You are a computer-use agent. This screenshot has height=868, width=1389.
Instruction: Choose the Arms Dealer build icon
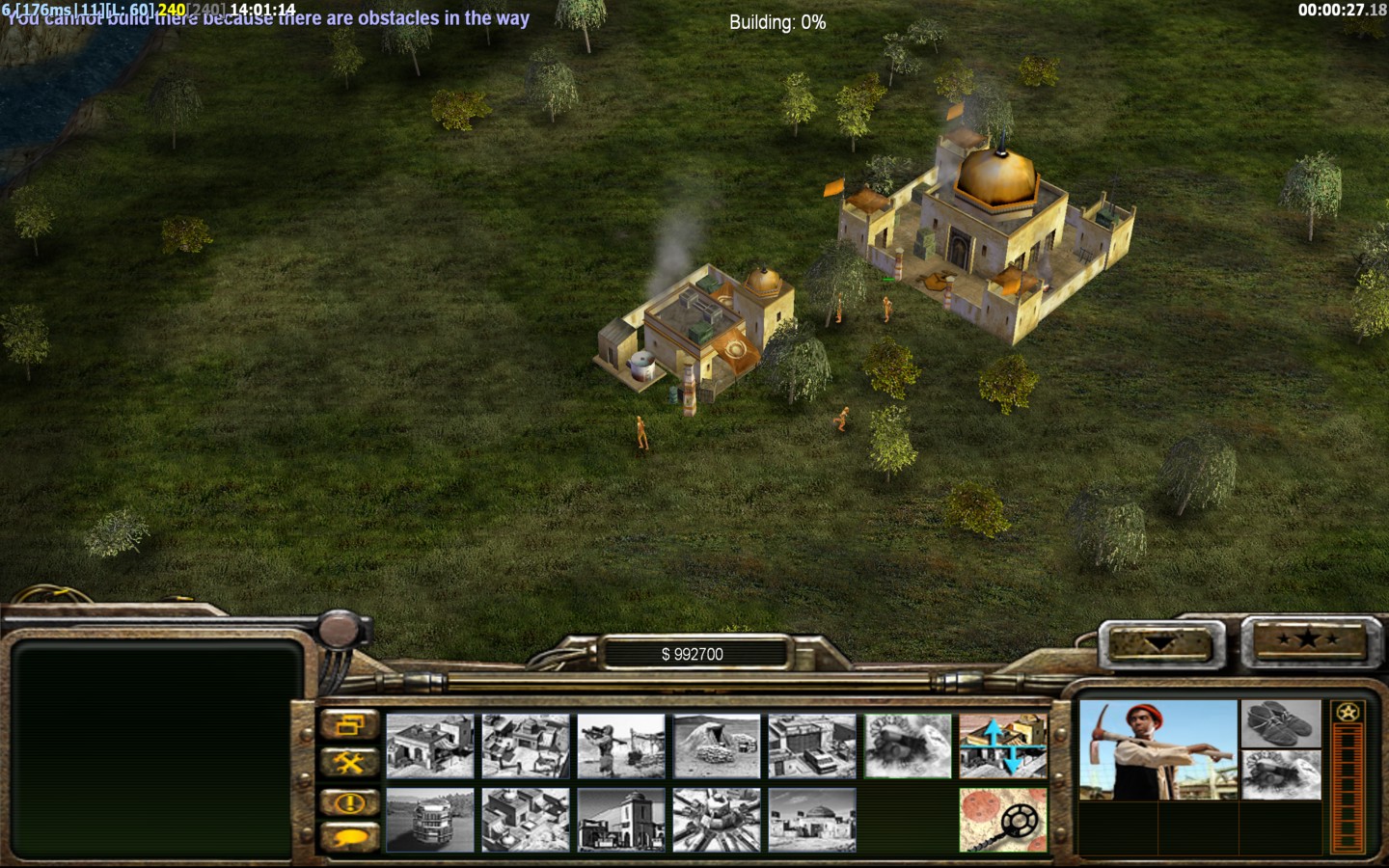pos(812,746)
